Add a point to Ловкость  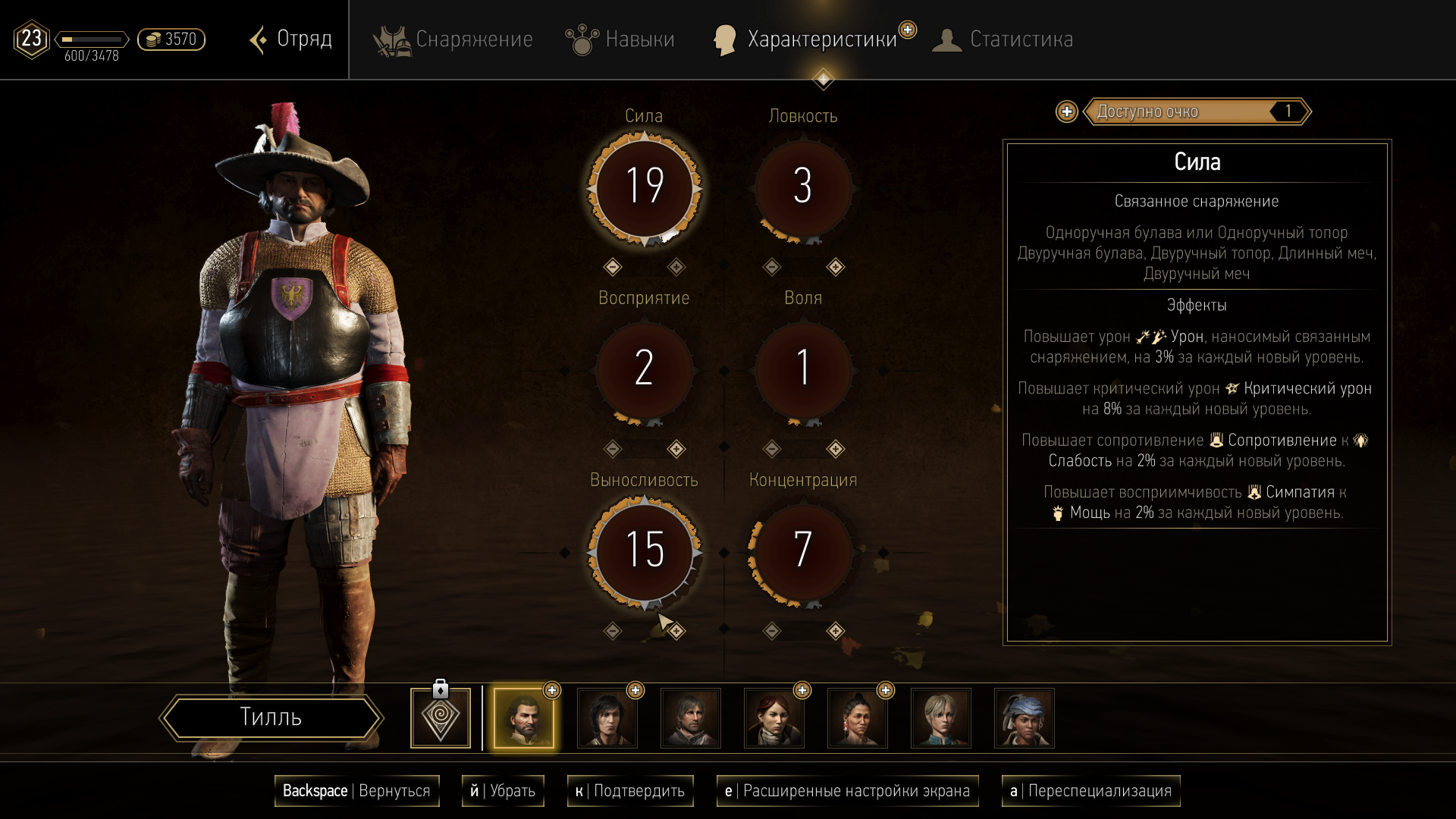point(836,267)
